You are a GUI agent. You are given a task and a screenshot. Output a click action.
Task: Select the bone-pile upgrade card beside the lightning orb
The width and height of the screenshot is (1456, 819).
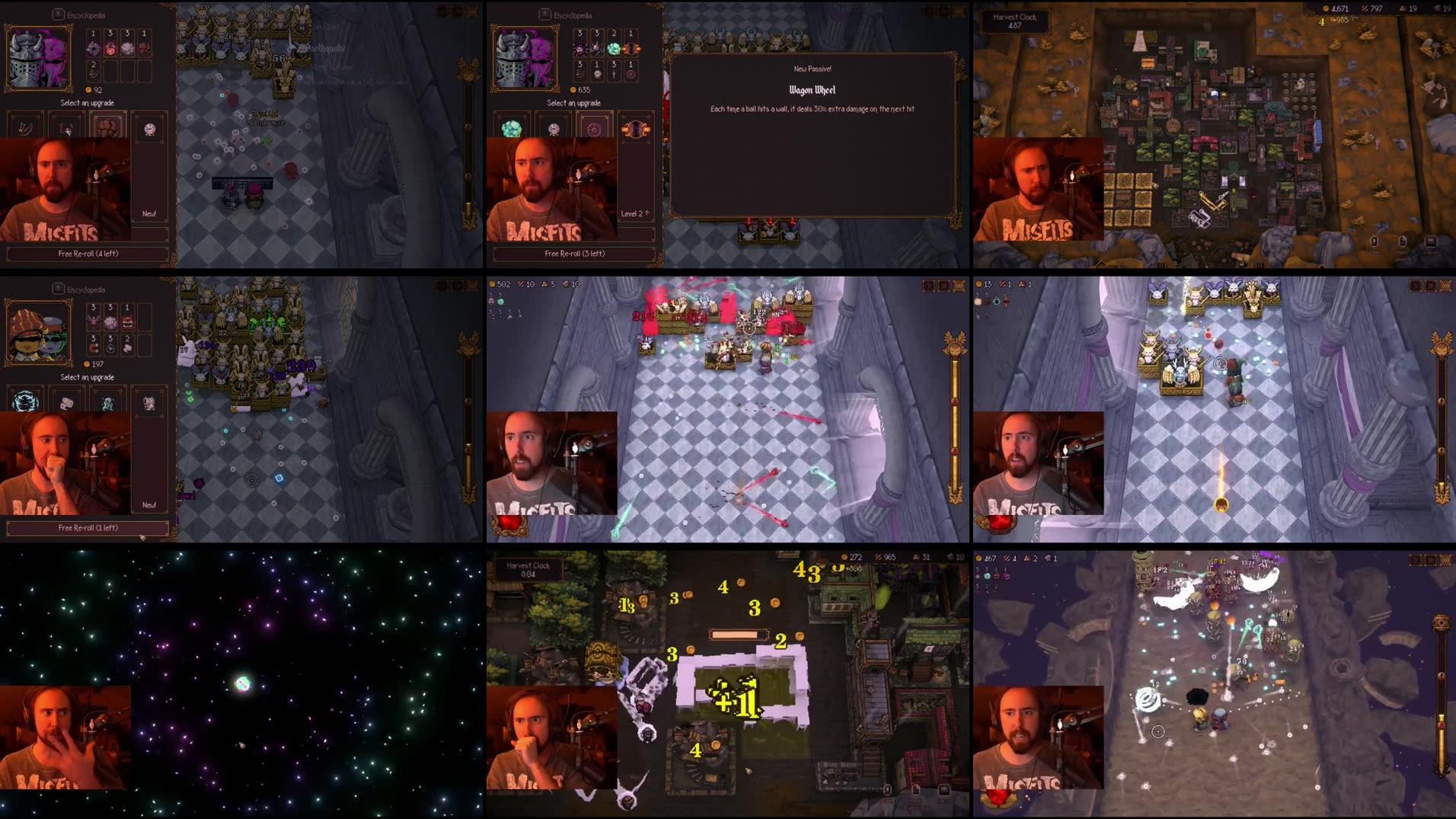tap(69, 402)
